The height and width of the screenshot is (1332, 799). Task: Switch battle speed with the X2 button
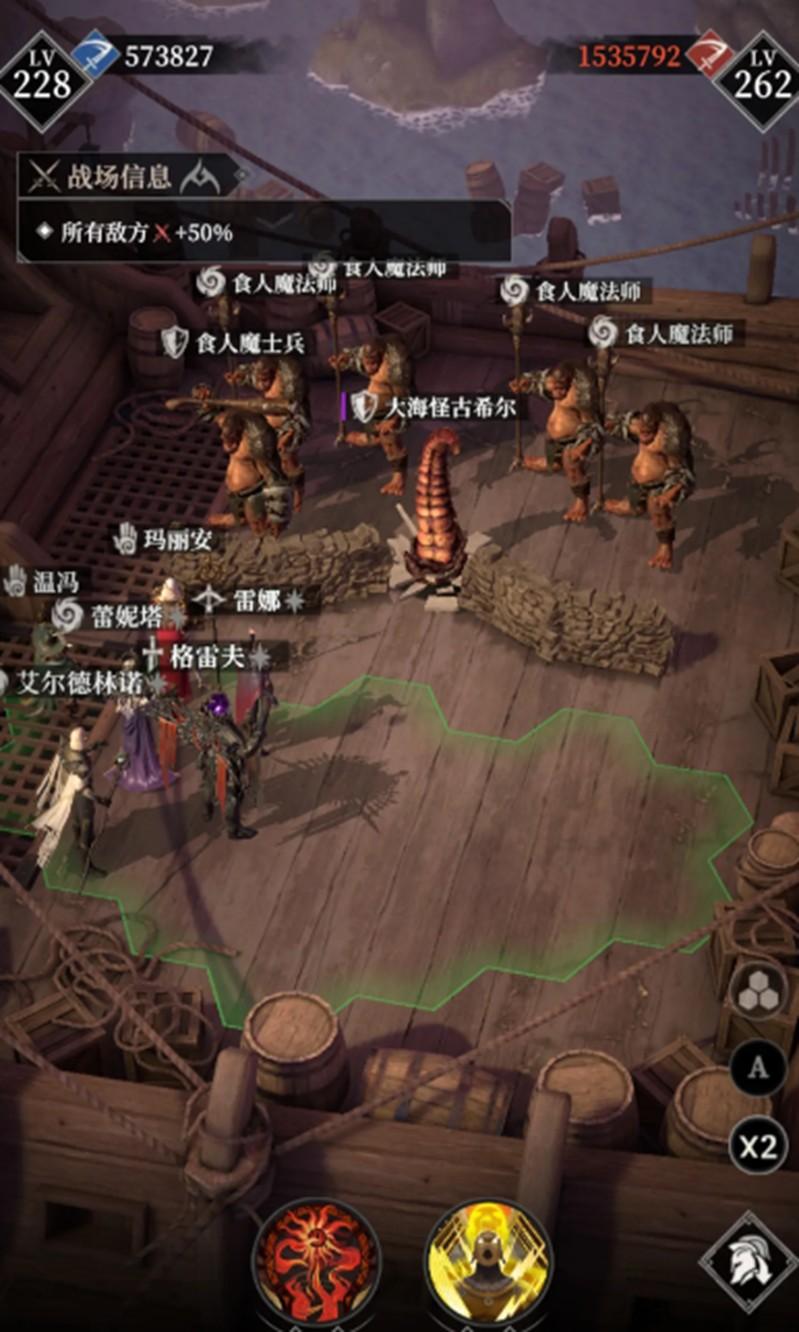pyautogui.click(x=757, y=1145)
